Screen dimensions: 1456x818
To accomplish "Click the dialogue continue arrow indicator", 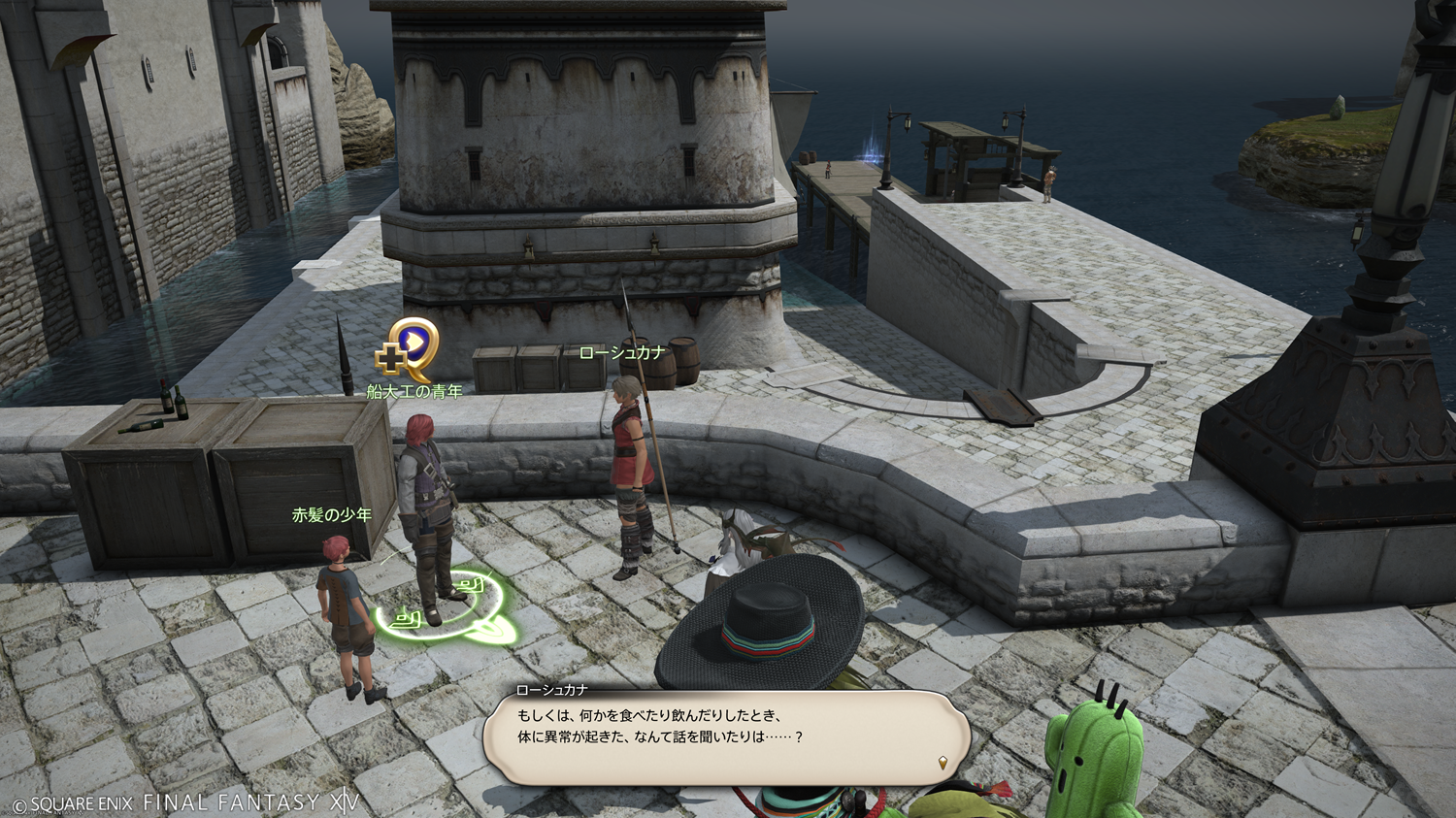I will point(943,763).
